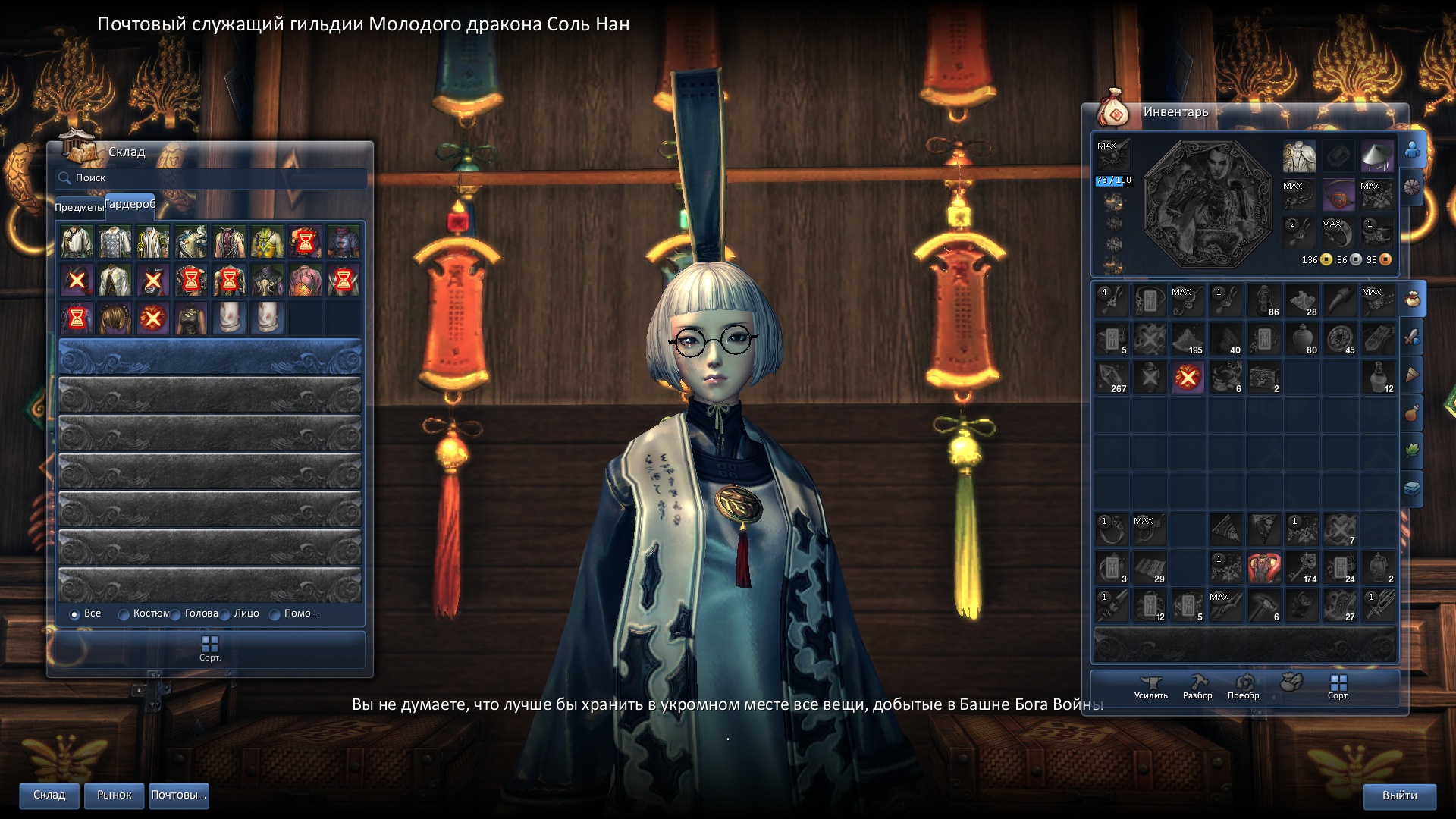Open the Разбор hammer button
The height and width of the screenshot is (819, 1456).
[x=1197, y=686]
